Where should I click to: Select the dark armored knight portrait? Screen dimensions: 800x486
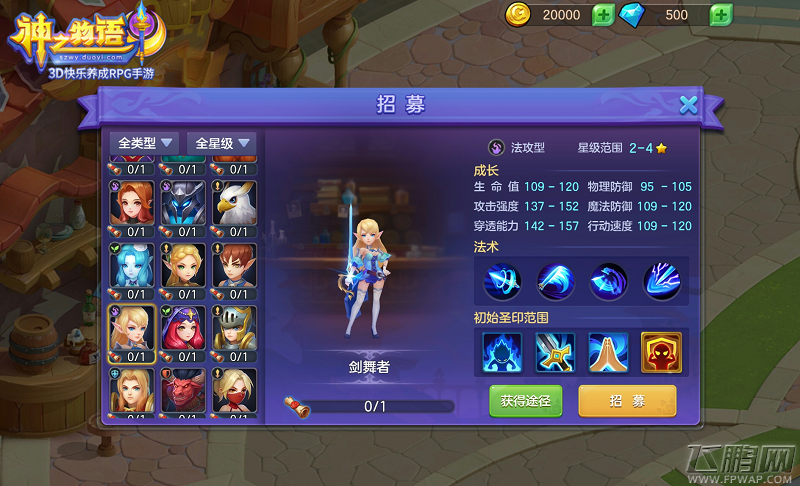pos(182,204)
